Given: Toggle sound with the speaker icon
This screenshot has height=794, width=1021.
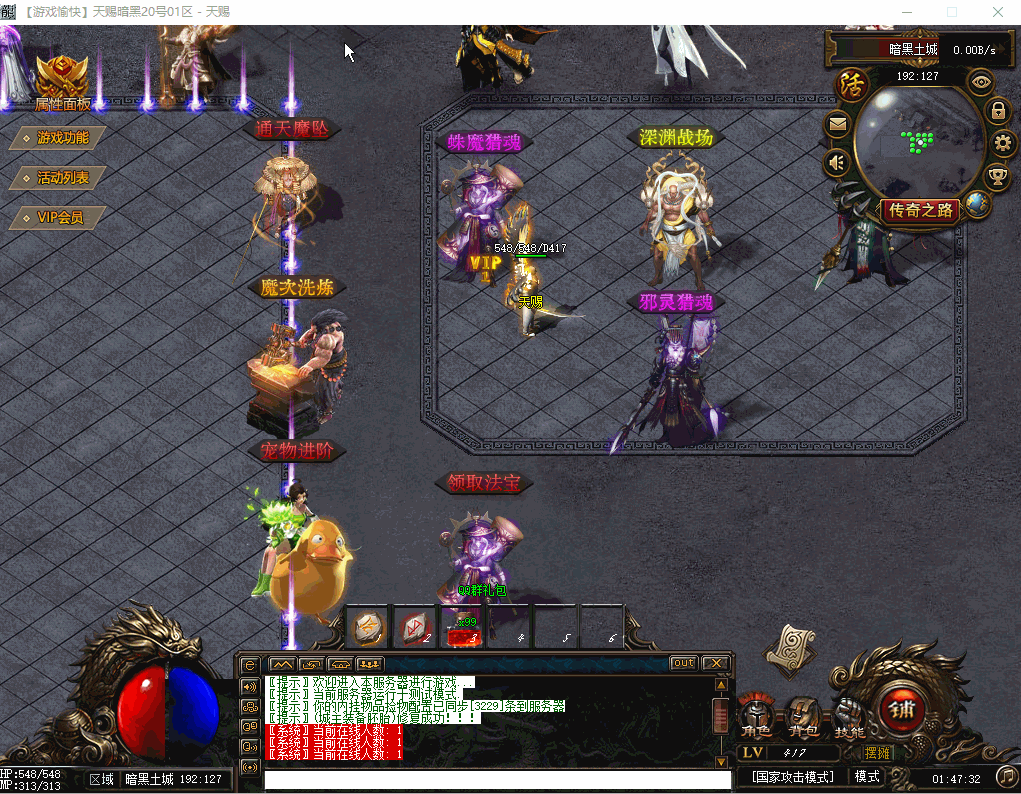Looking at the screenshot, I should click(838, 162).
